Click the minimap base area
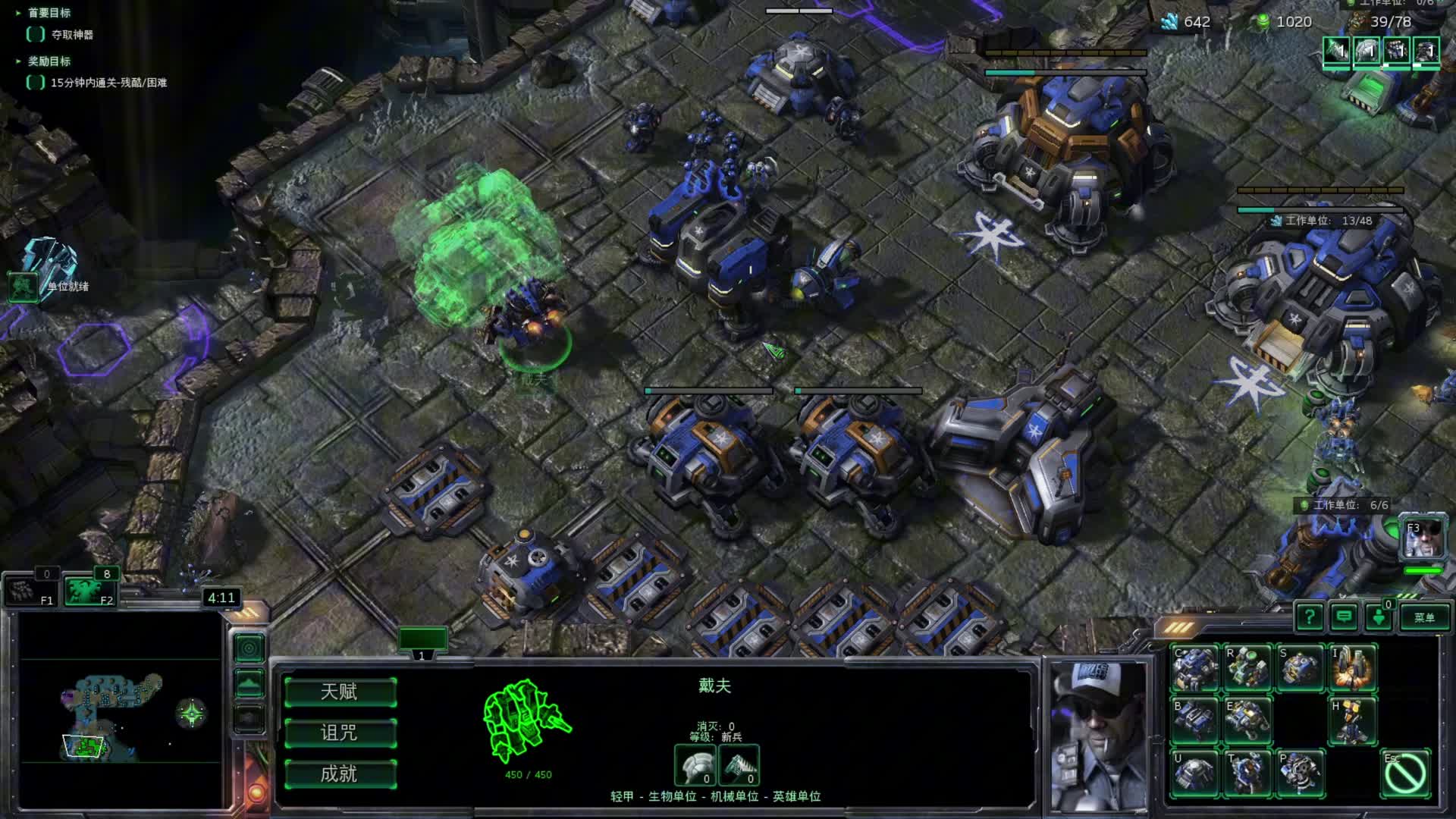Image resolution: width=1456 pixels, height=819 pixels. tap(85, 746)
